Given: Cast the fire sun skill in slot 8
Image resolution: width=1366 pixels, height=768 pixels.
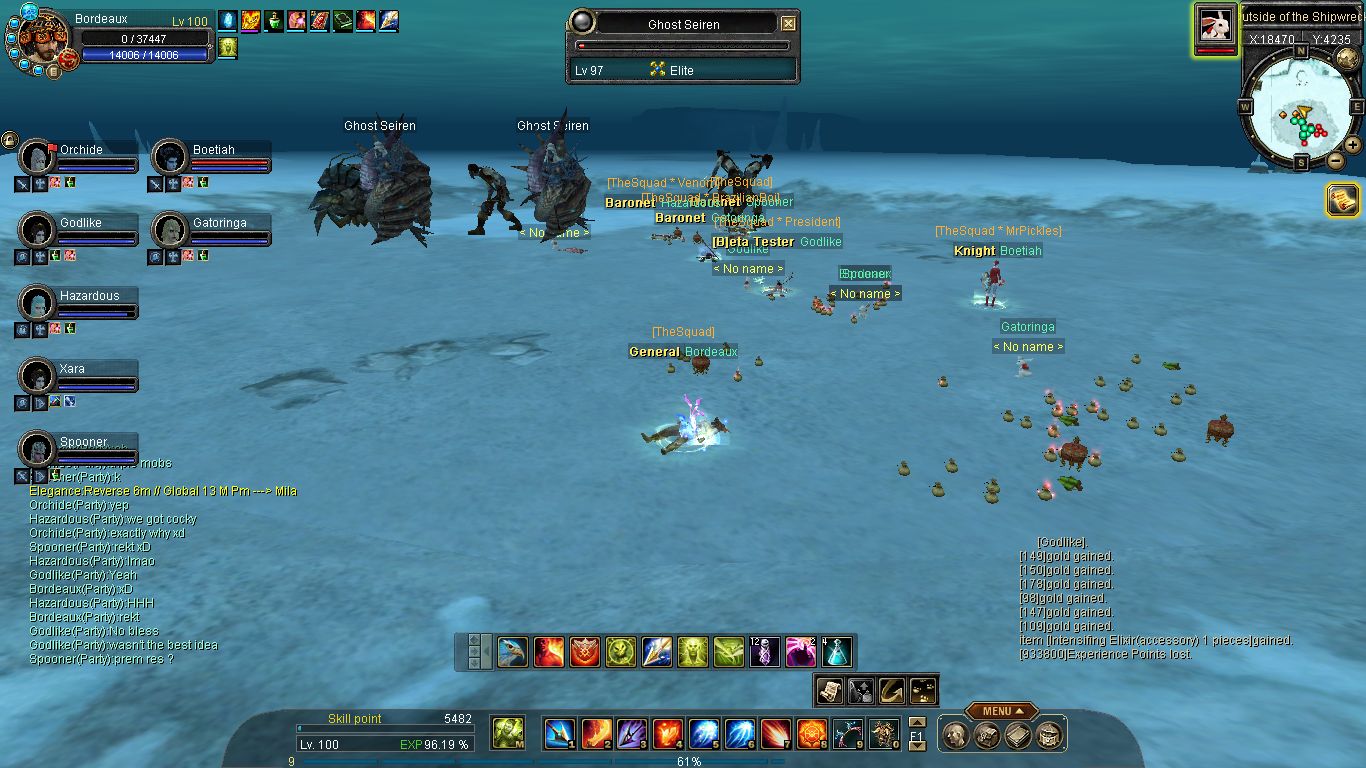Looking at the screenshot, I should [x=810, y=734].
